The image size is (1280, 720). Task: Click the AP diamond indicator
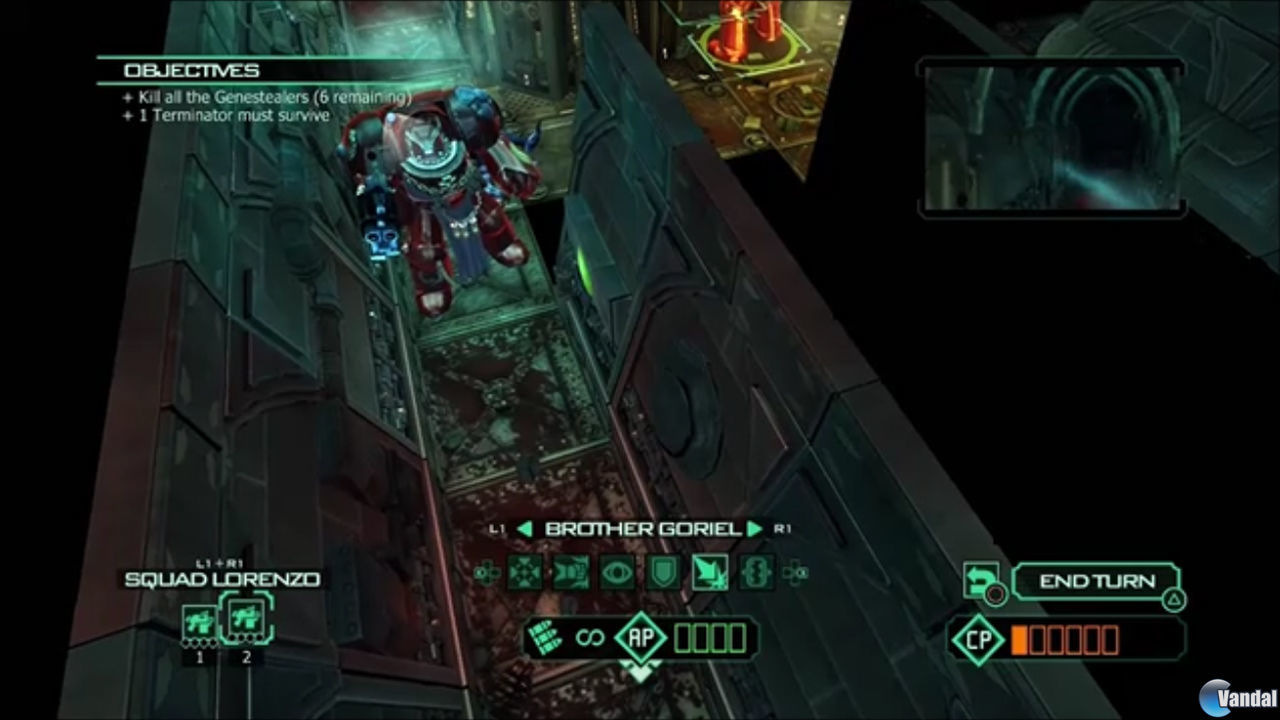640,637
